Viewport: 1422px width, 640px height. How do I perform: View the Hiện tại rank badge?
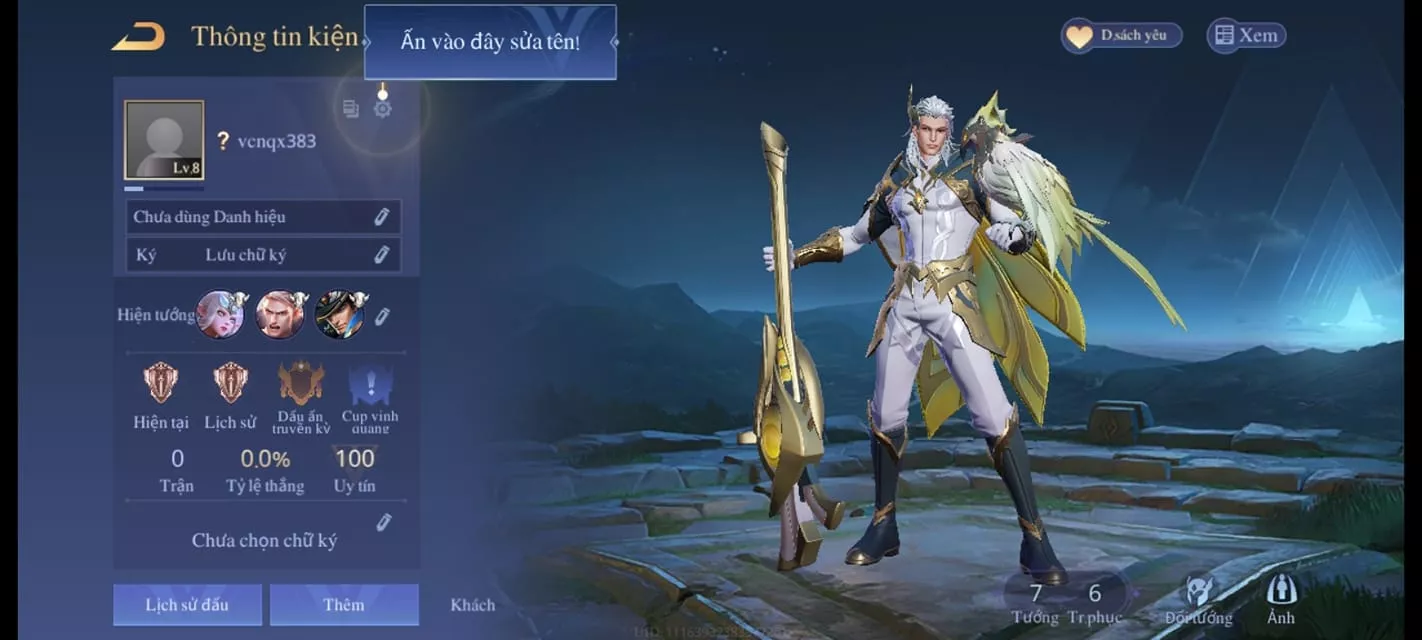coord(161,383)
